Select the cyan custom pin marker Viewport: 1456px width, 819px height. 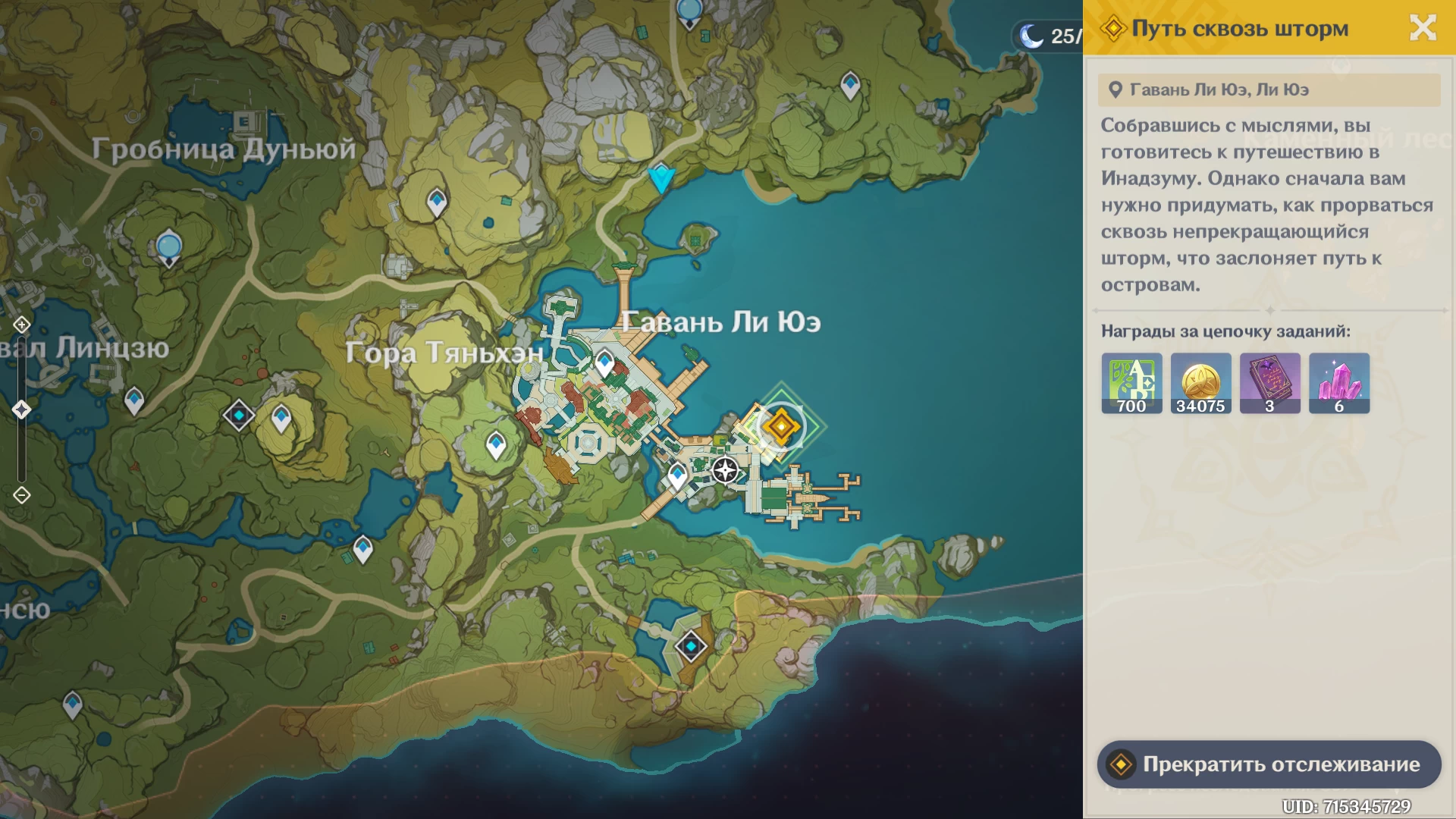tap(661, 179)
